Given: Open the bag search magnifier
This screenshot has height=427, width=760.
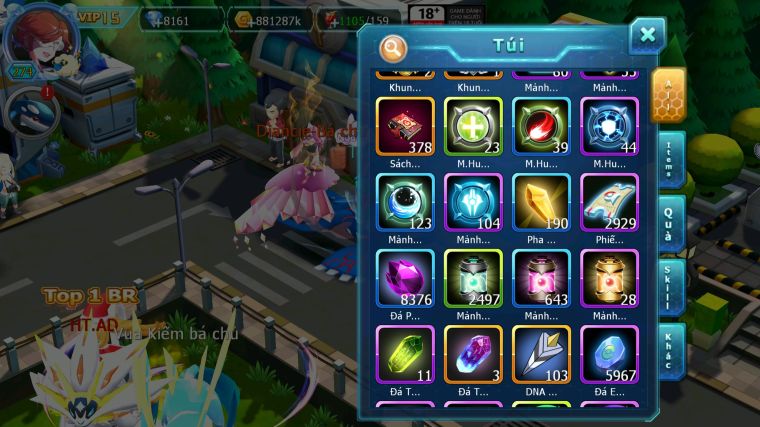Looking at the screenshot, I should click(x=394, y=47).
